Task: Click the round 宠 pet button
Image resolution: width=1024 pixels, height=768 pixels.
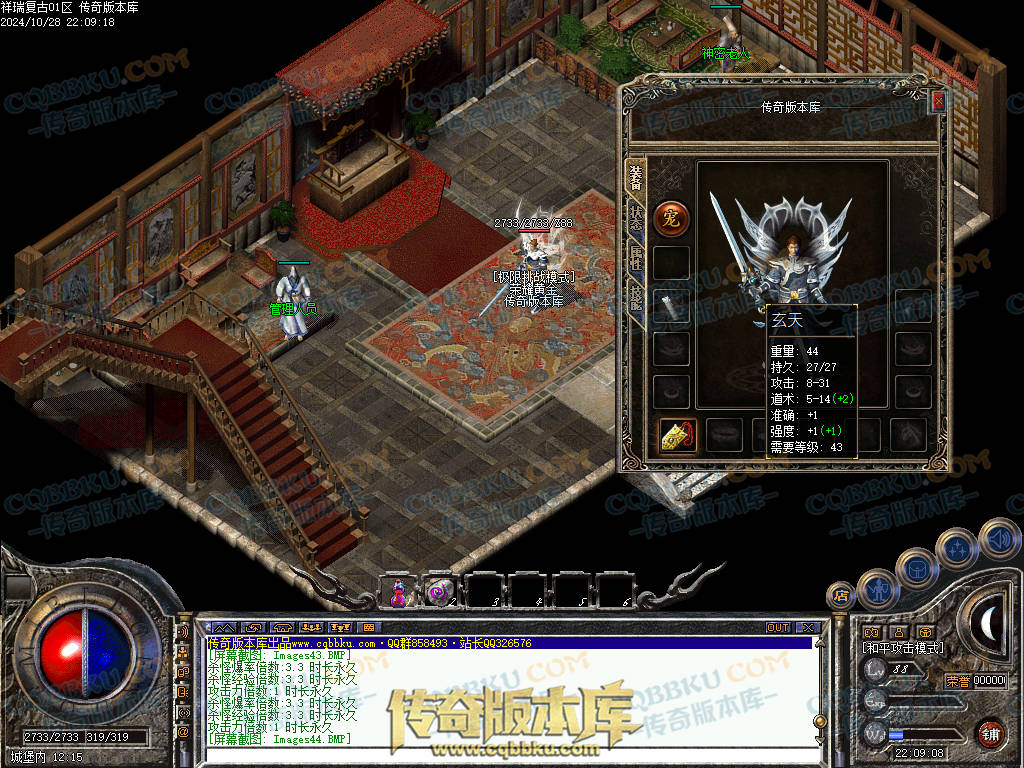Action: click(x=671, y=218)
